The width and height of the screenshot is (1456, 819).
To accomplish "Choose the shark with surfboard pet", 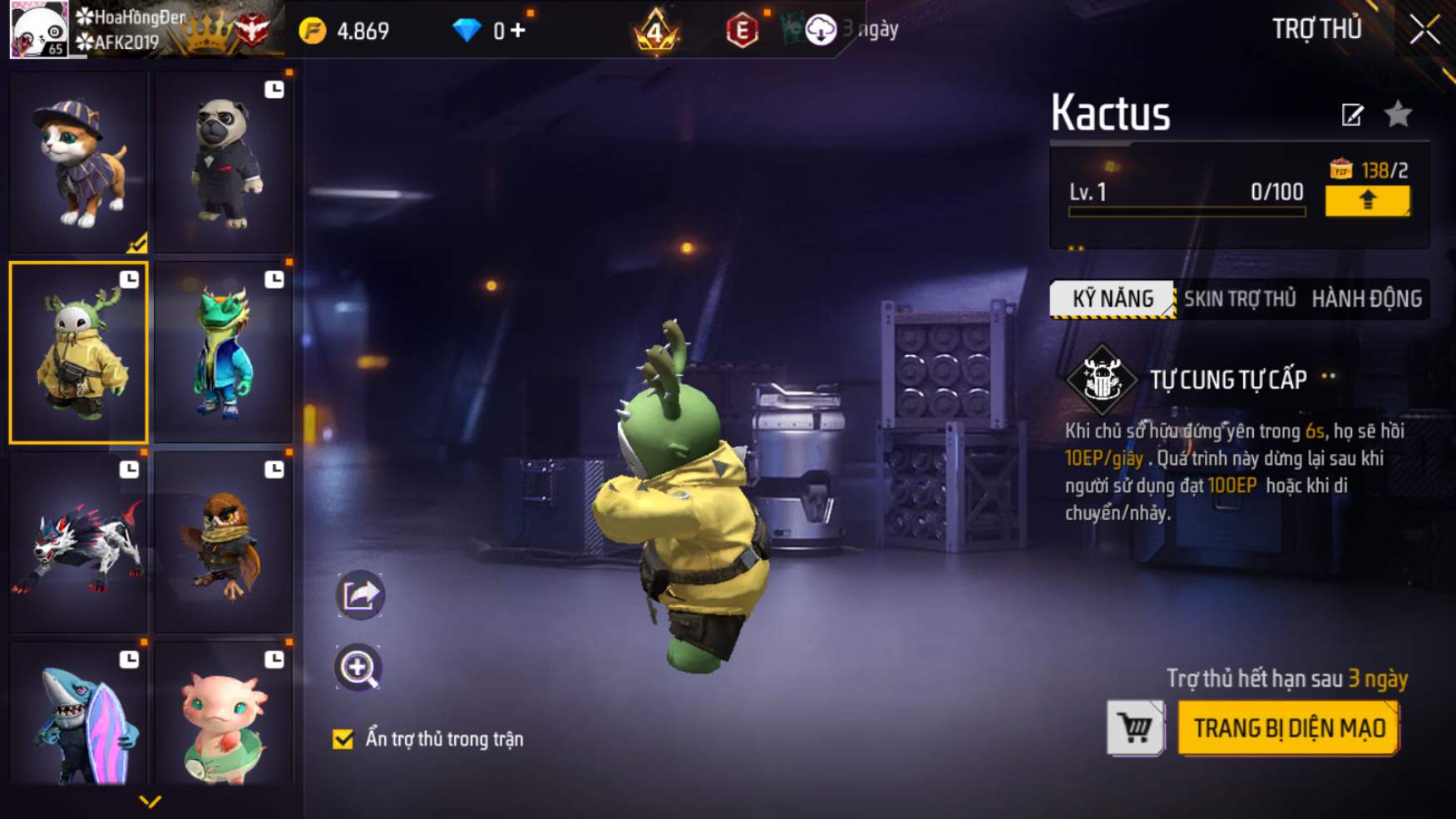I will [x=79, y=717].
